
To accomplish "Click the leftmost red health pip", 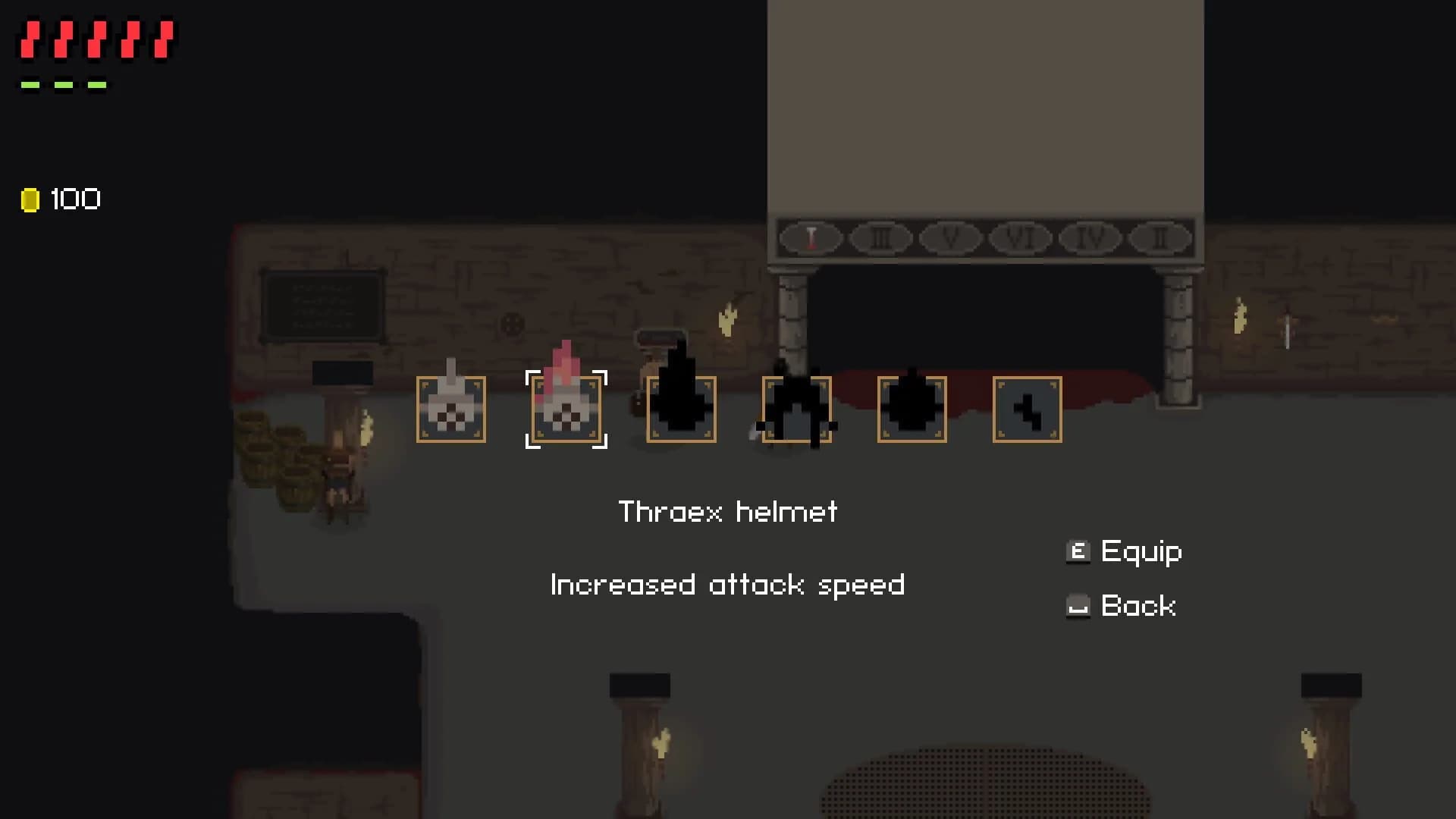I will pyautogui.click(x=30, y=39).
